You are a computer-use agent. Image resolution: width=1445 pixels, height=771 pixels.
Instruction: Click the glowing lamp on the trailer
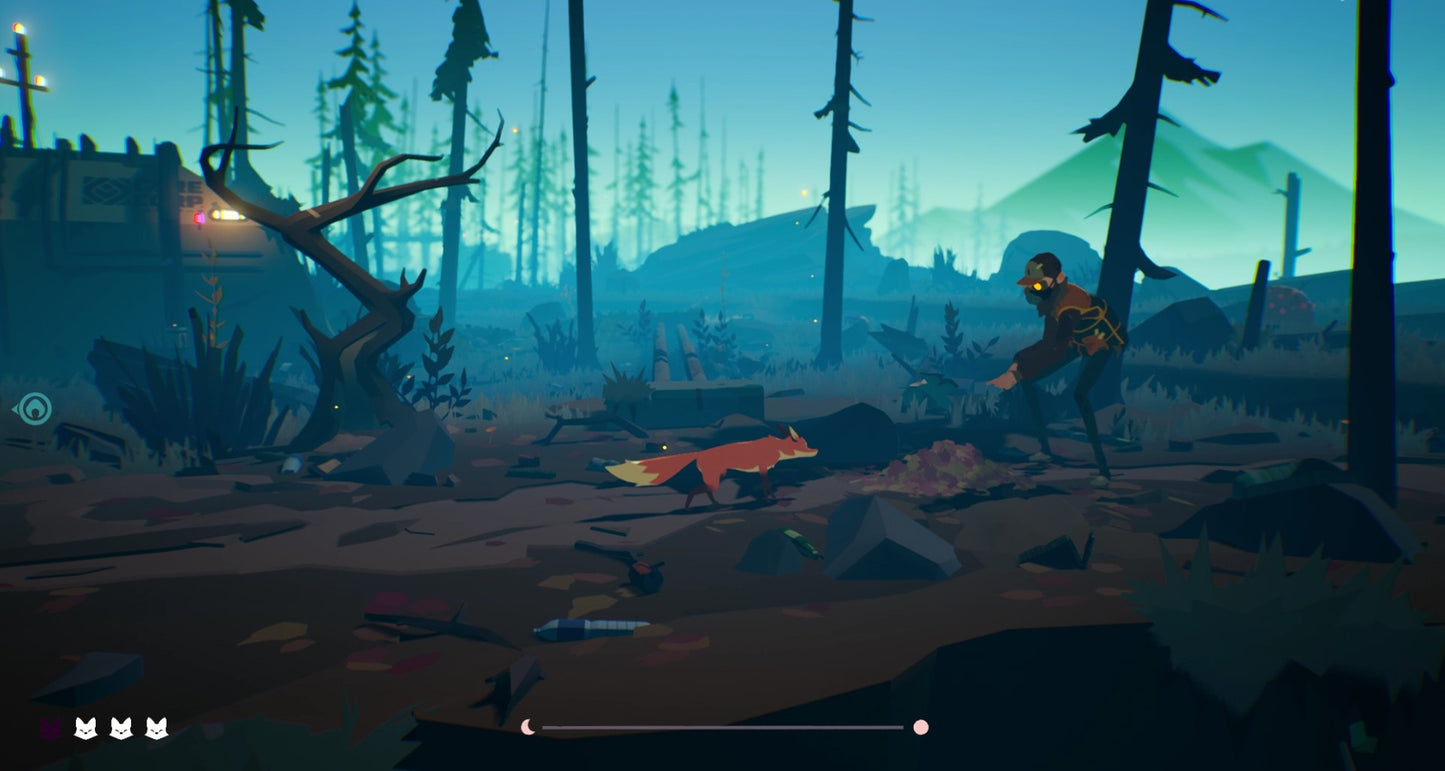tap(228, 216)
